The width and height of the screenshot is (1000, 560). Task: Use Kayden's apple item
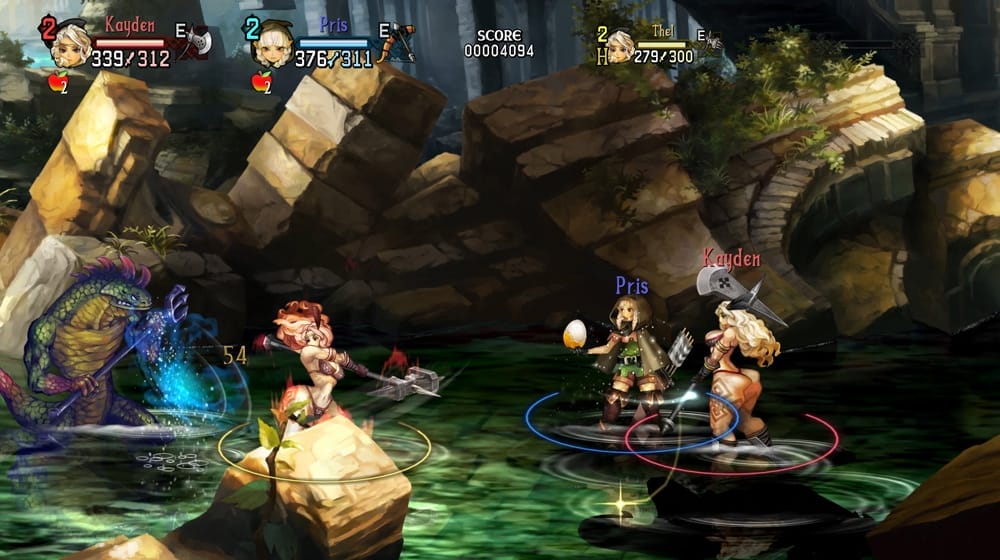[58, 82]
